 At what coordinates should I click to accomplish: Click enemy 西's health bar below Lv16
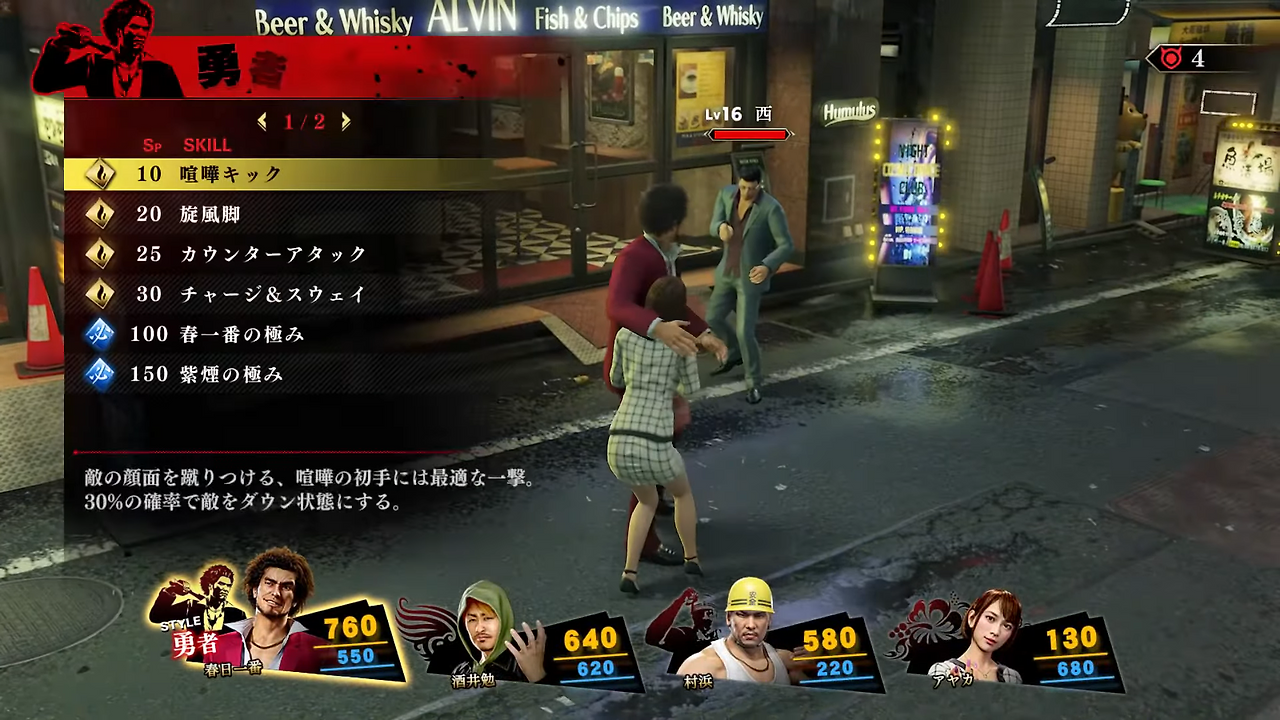click(x=748, y=134)
